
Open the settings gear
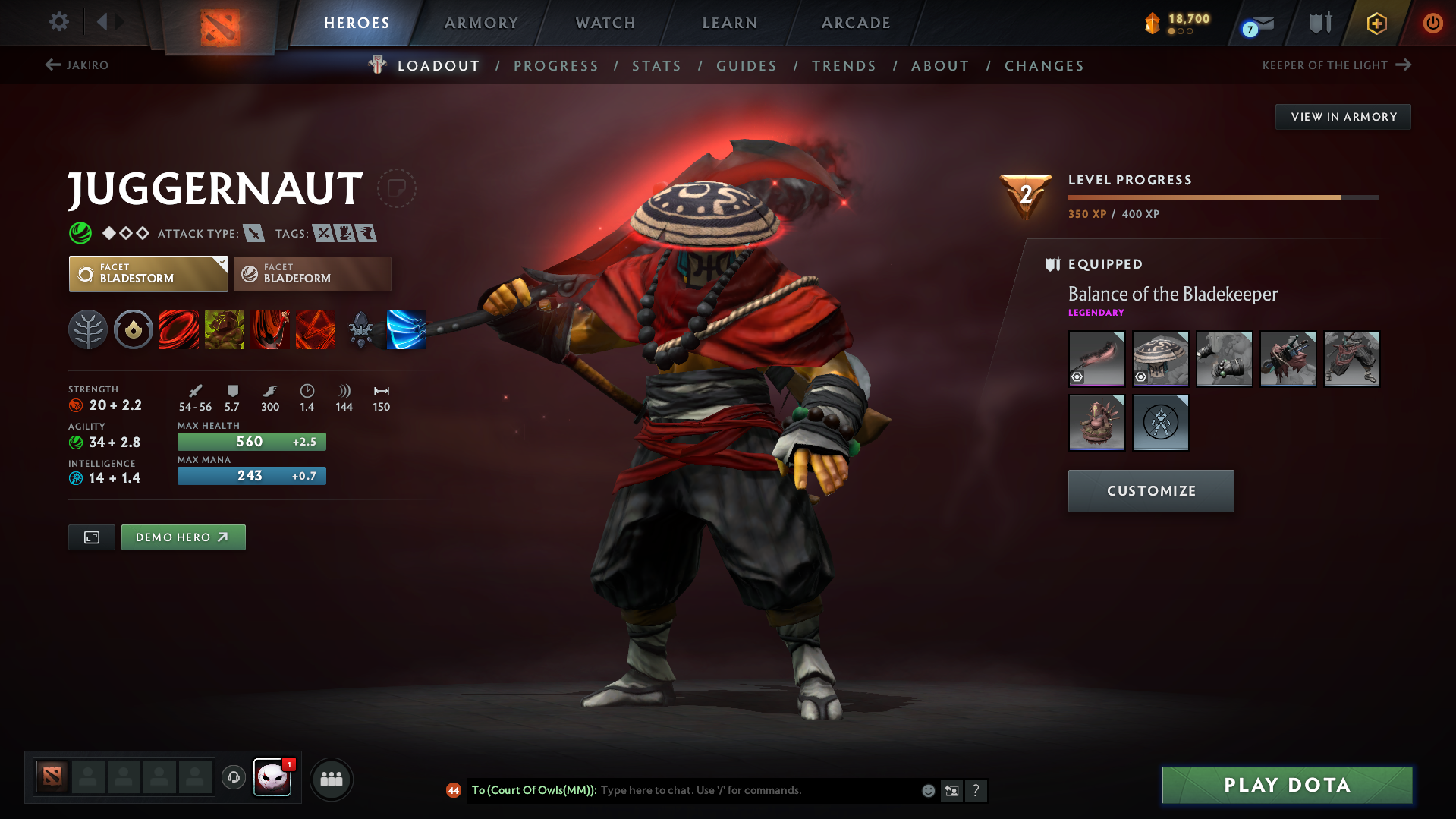pos(58,22)
